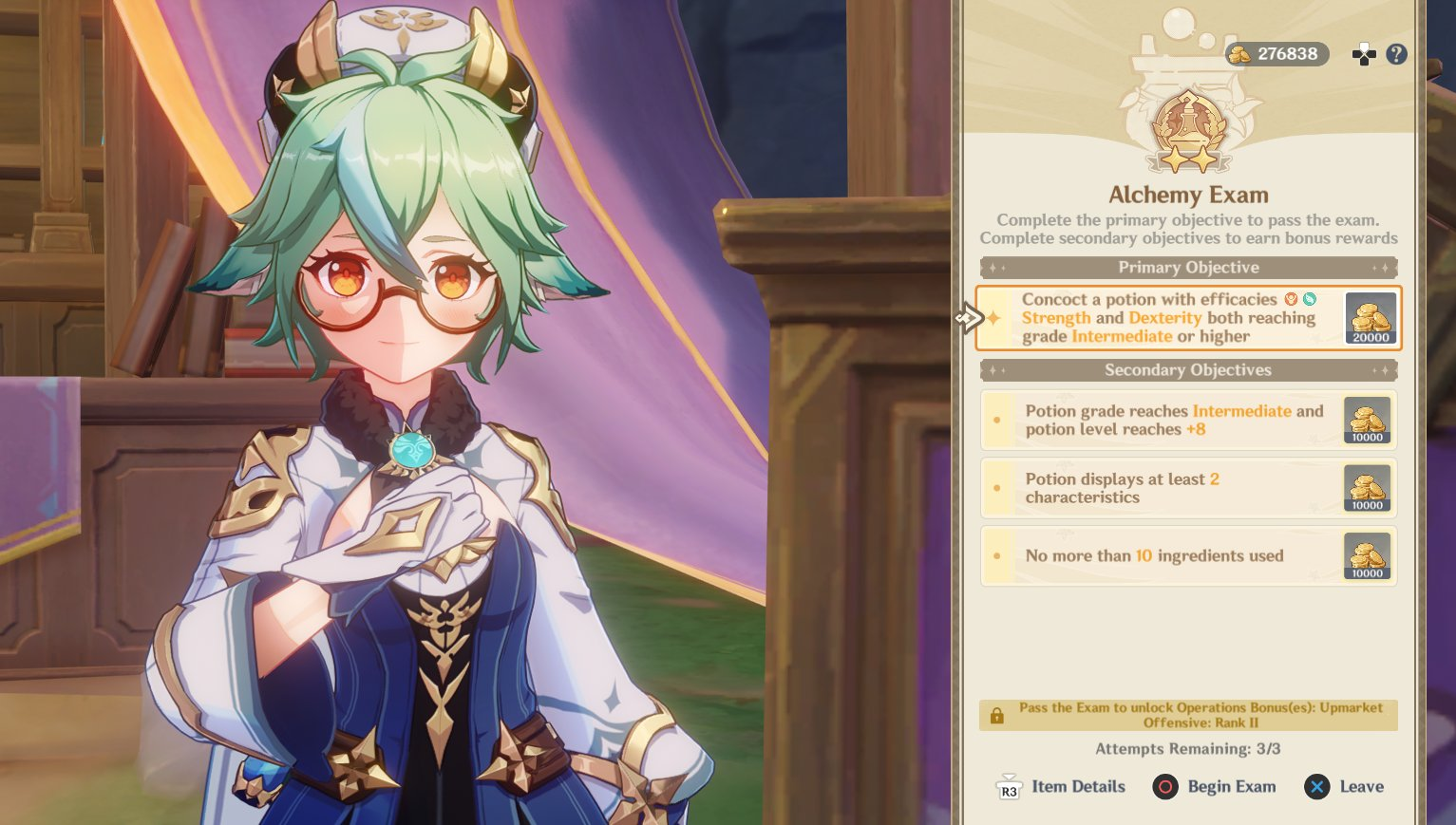This screenshot has width=1456, height=825.
Task: Open Item Details
Action: [x=1059, y=786]
